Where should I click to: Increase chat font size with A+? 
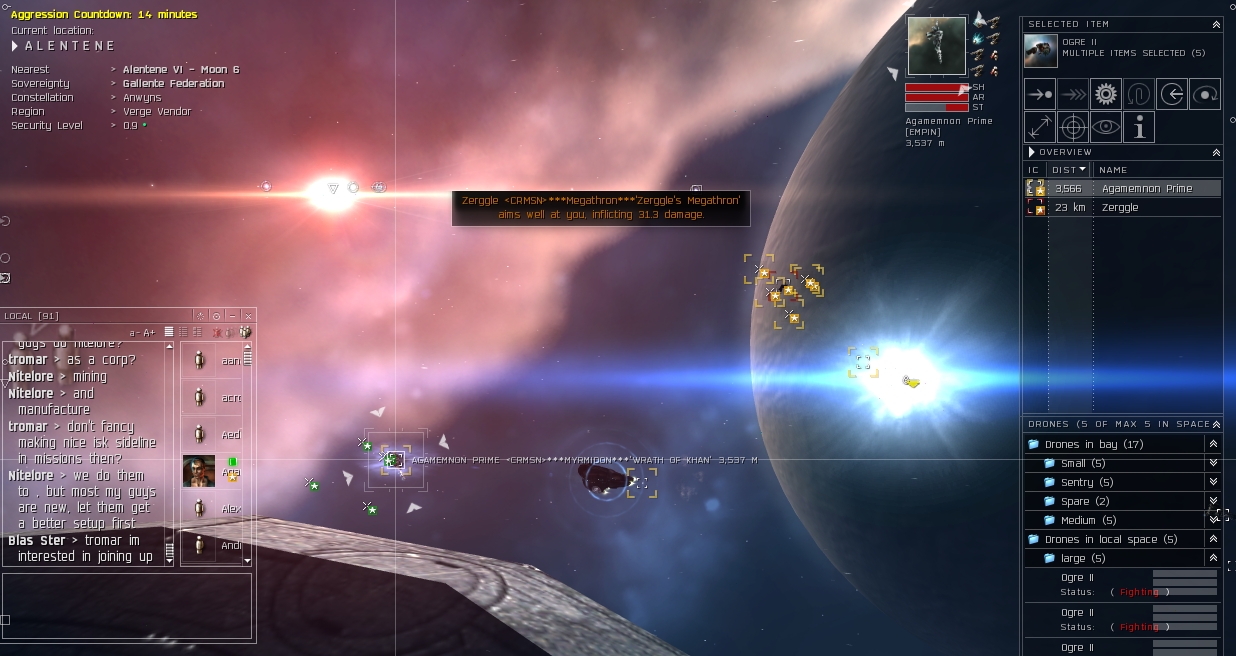[x=149, y=332]
